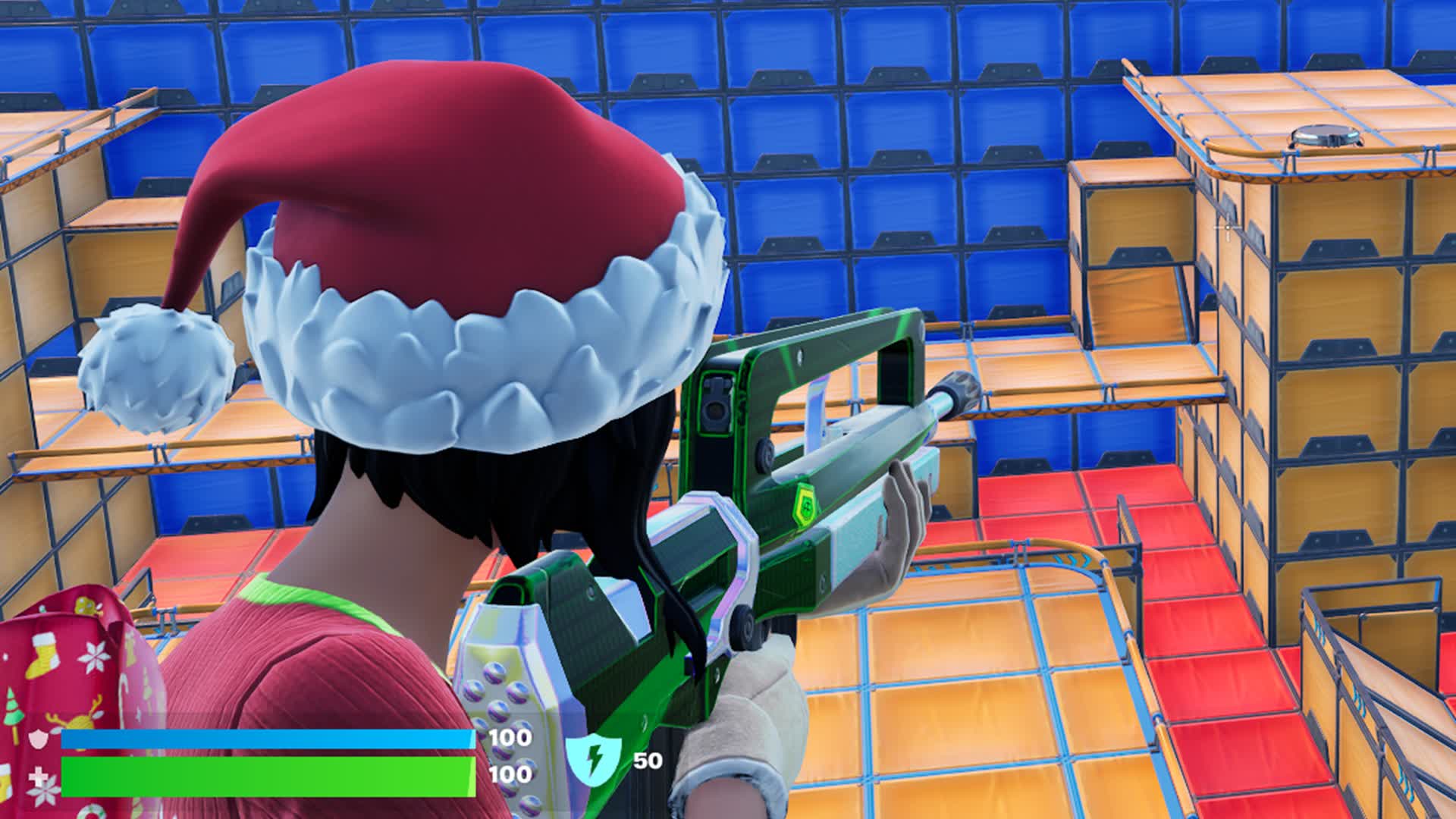Click the snowflake icon on the gift wrap
Viewport: 1456px width, 819px height.
pyautogui.click(x=97, y=657)
